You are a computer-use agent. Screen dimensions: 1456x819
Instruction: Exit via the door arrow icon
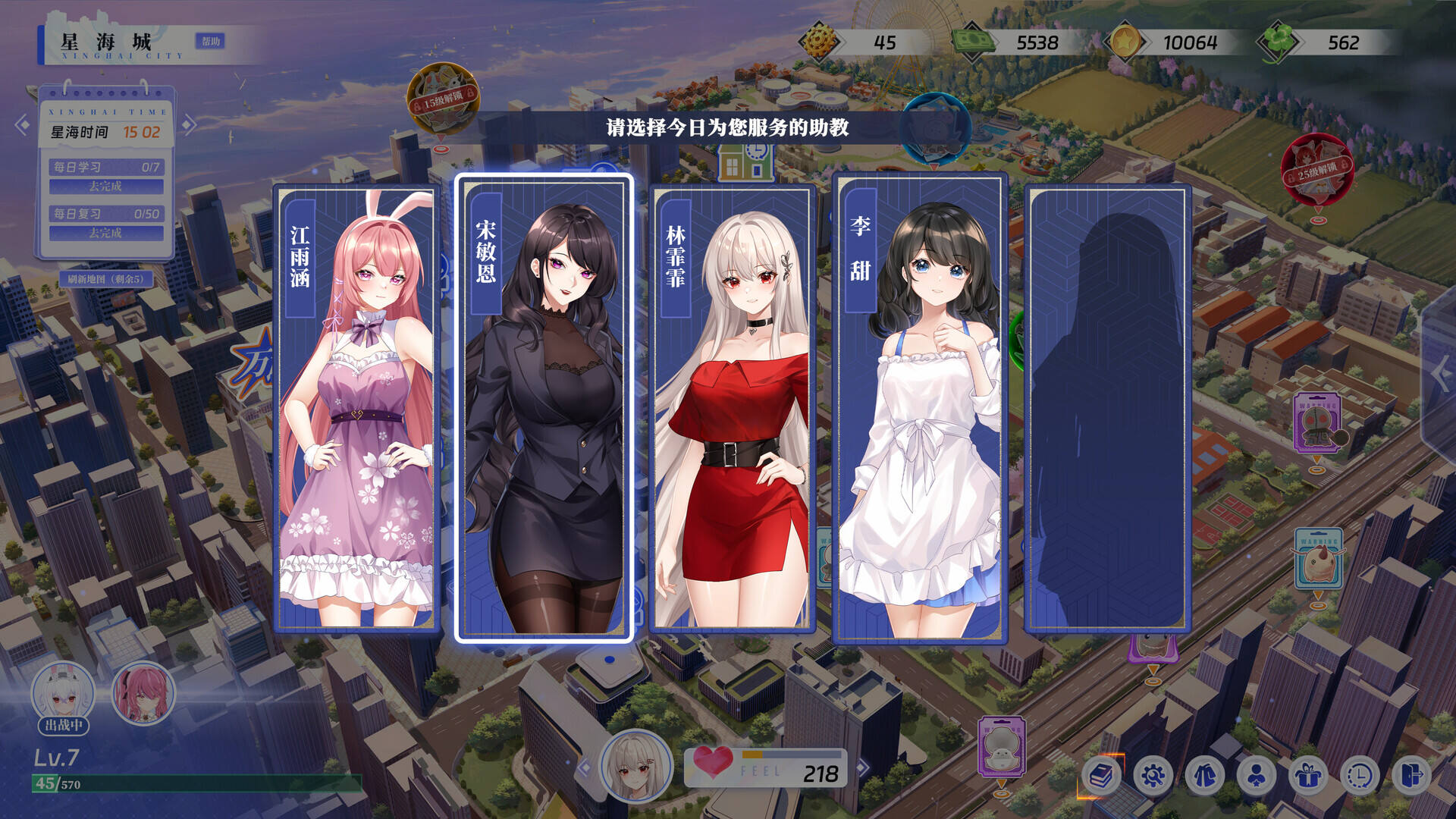pyautogui.click(x=1411, y=775)
